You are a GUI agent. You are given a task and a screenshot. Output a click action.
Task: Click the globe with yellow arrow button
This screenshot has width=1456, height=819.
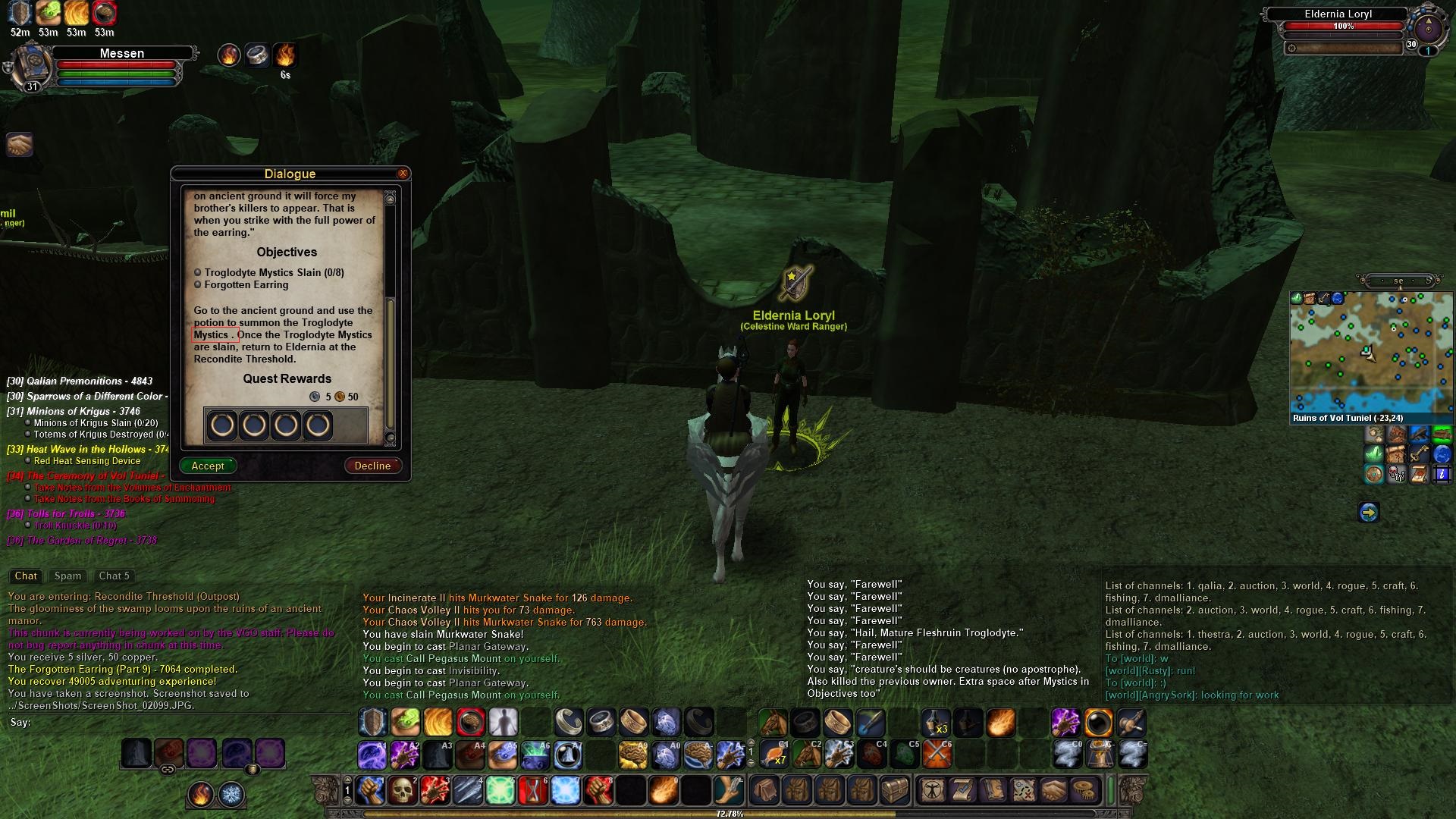tap(1369, 513)
